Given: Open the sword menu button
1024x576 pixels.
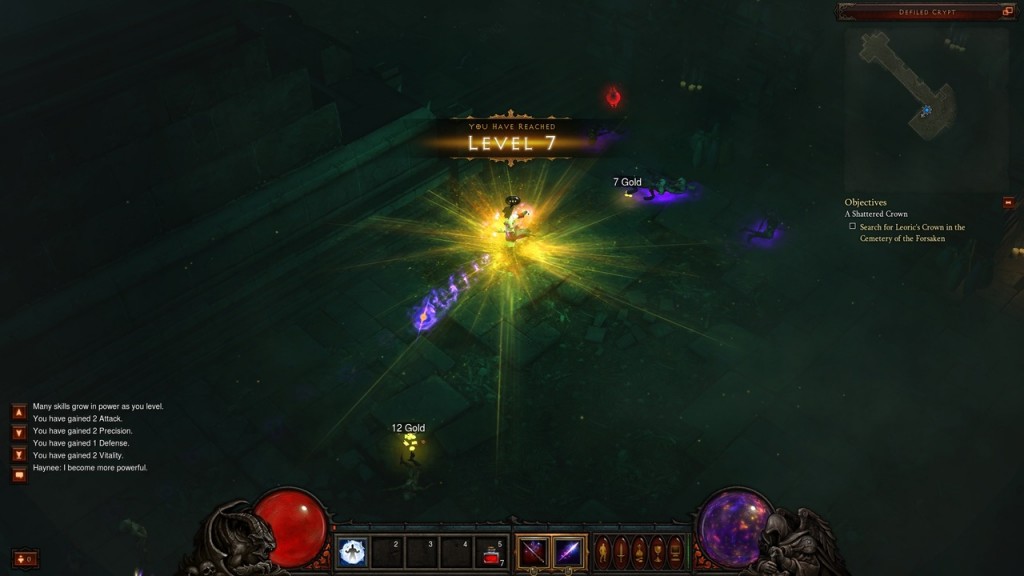Looking at the screenshot, I should point(620,552).
